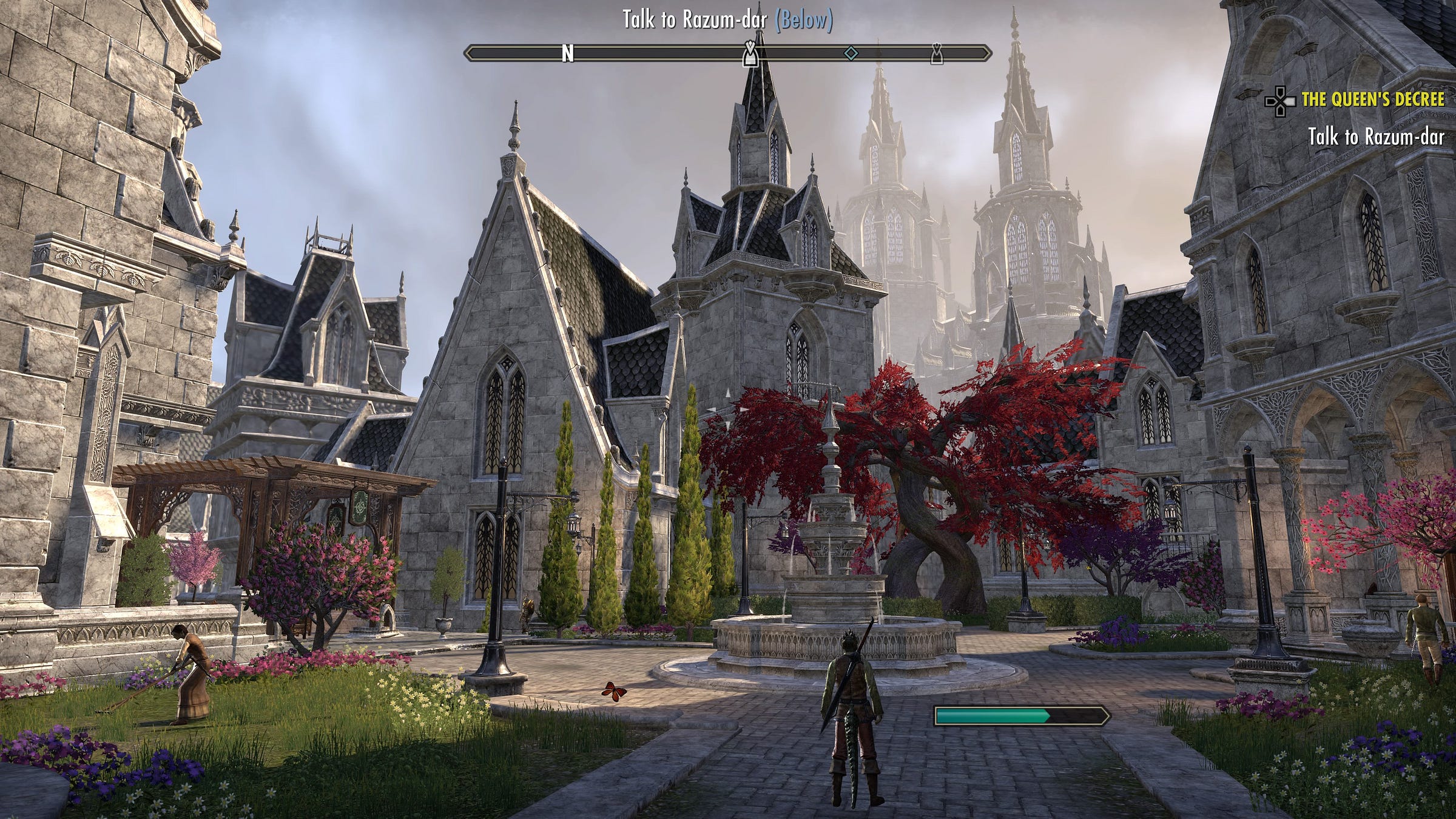This screenshot has height=819, width=1456.
Task: Click the quest tracker's Talk to Razum-dar objective
Action: [1375, 136]
